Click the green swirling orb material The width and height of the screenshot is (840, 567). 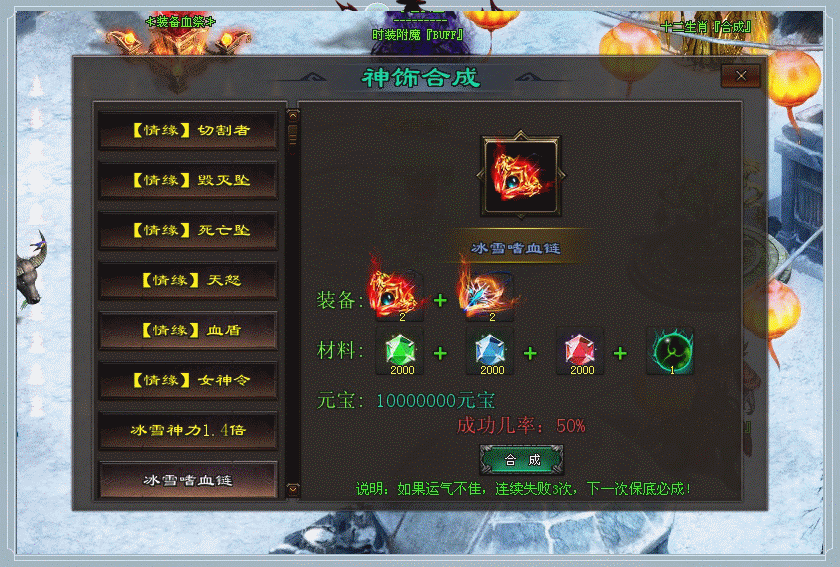click(x=670, y=352)
